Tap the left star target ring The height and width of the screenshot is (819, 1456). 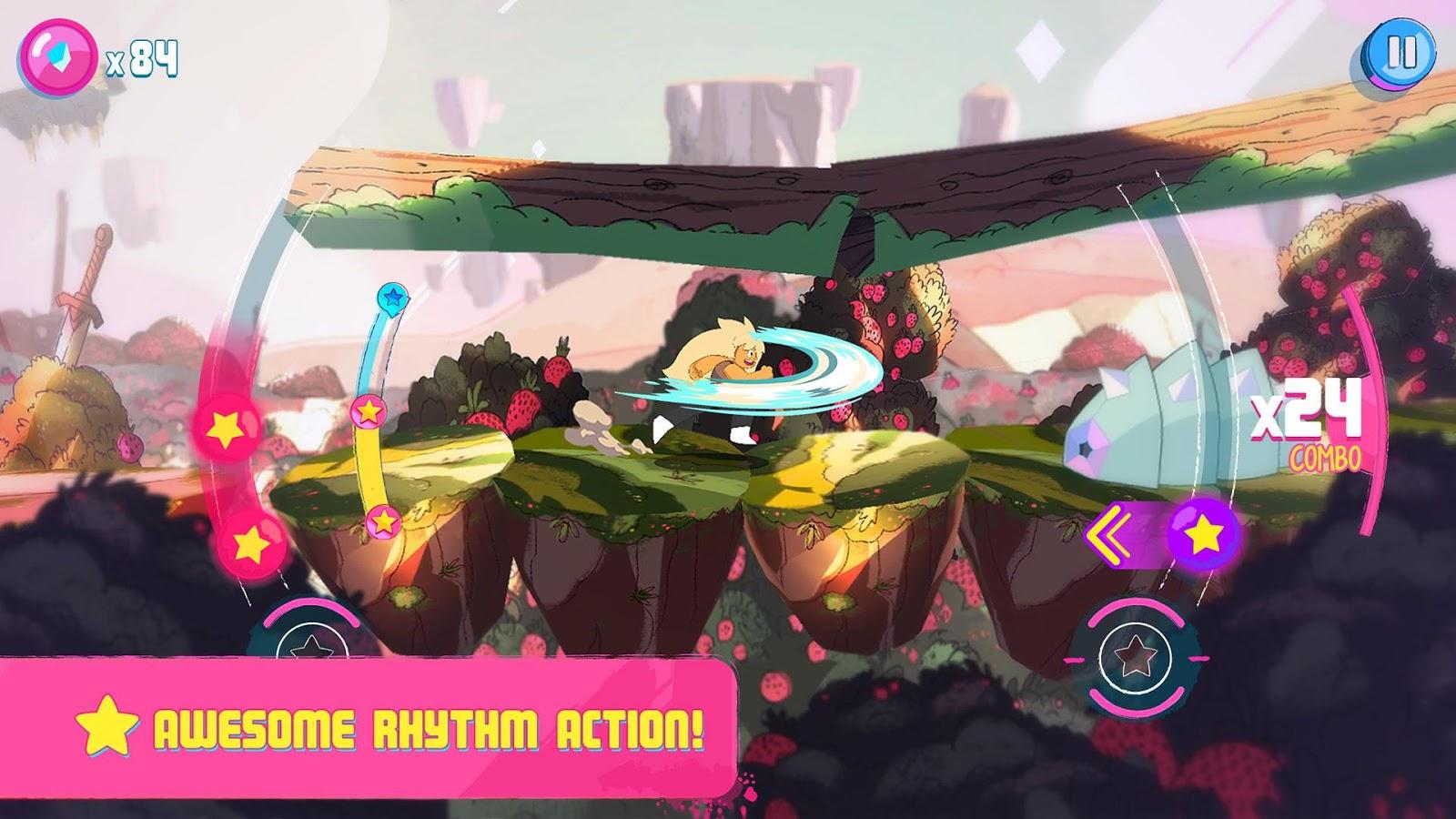[x=311, y=646]
